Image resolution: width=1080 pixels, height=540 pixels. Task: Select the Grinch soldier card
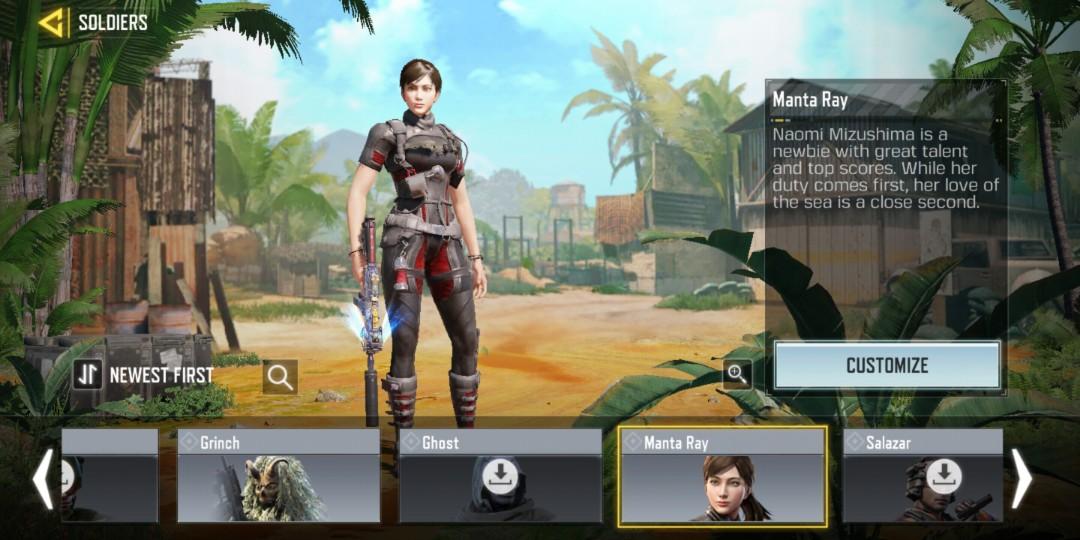(279, 476)
